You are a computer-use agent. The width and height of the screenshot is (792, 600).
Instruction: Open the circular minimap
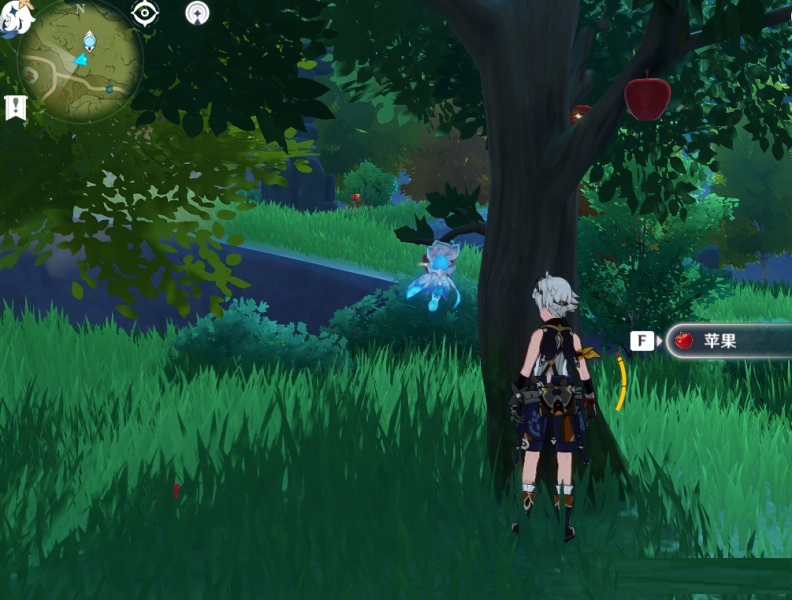(81, 62)
